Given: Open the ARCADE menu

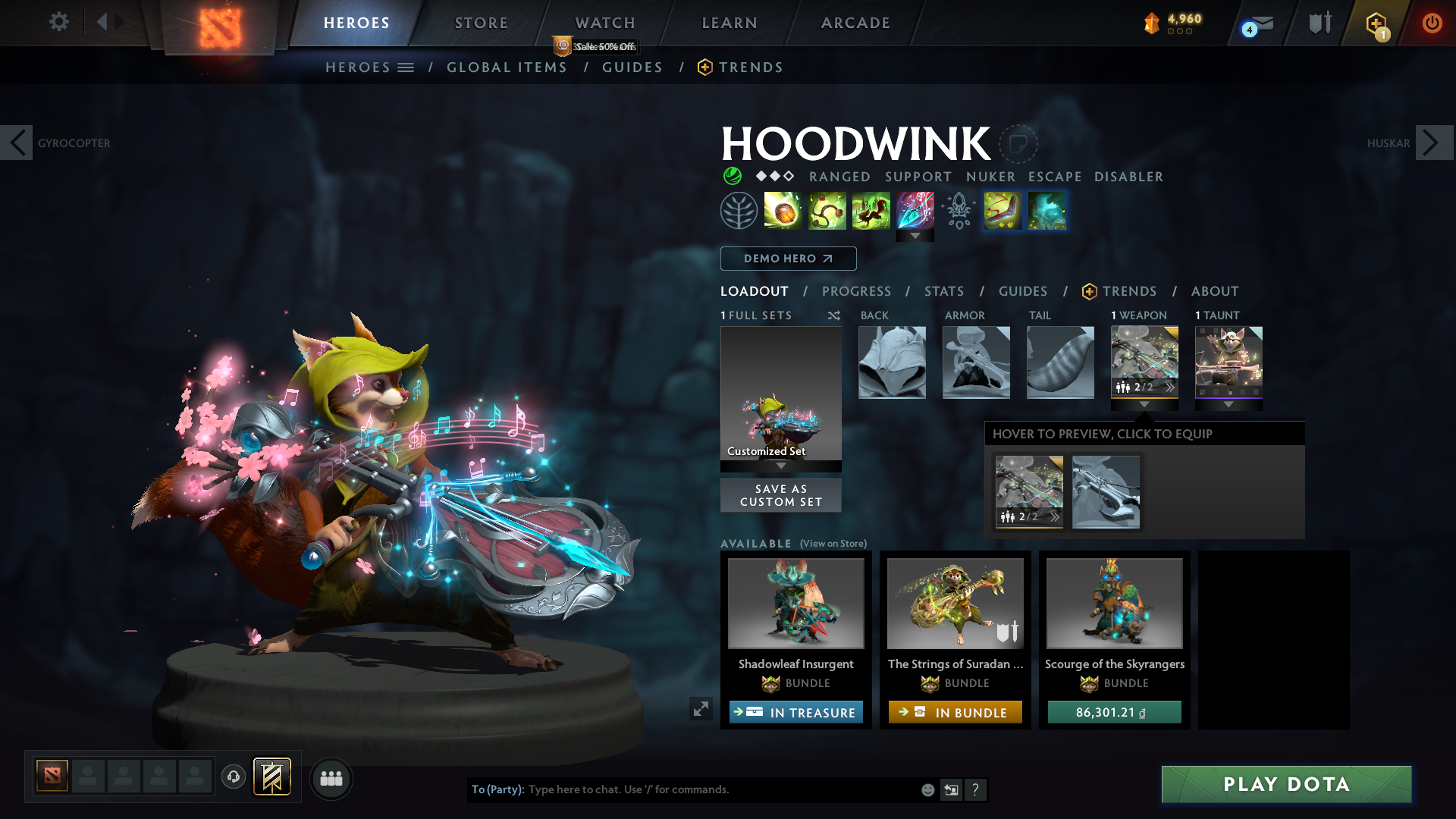Looking at the screenshot, I should coord(855,23).
